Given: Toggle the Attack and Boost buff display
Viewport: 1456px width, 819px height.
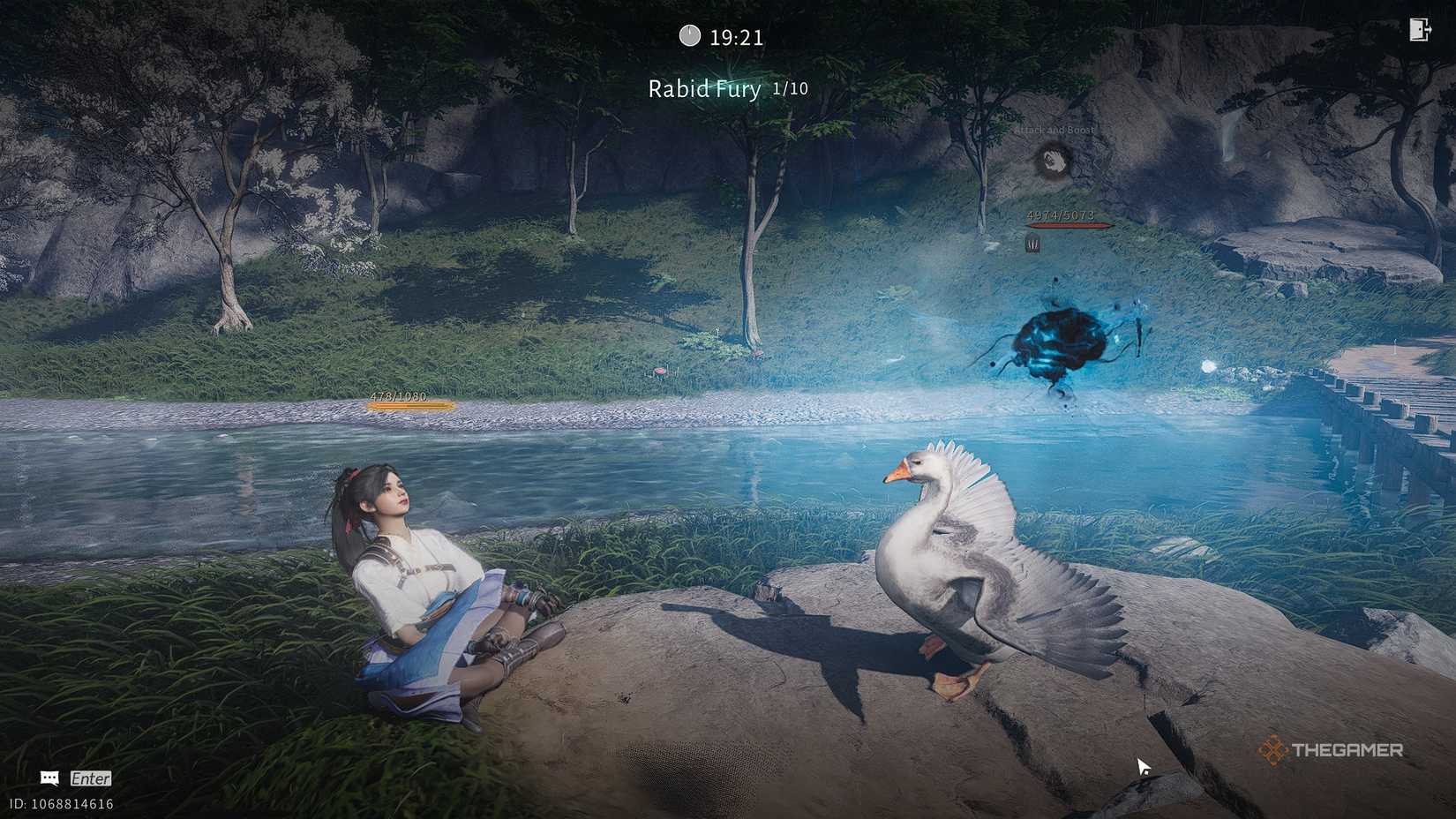Looking at the screenshot, I should point(1053,159).
